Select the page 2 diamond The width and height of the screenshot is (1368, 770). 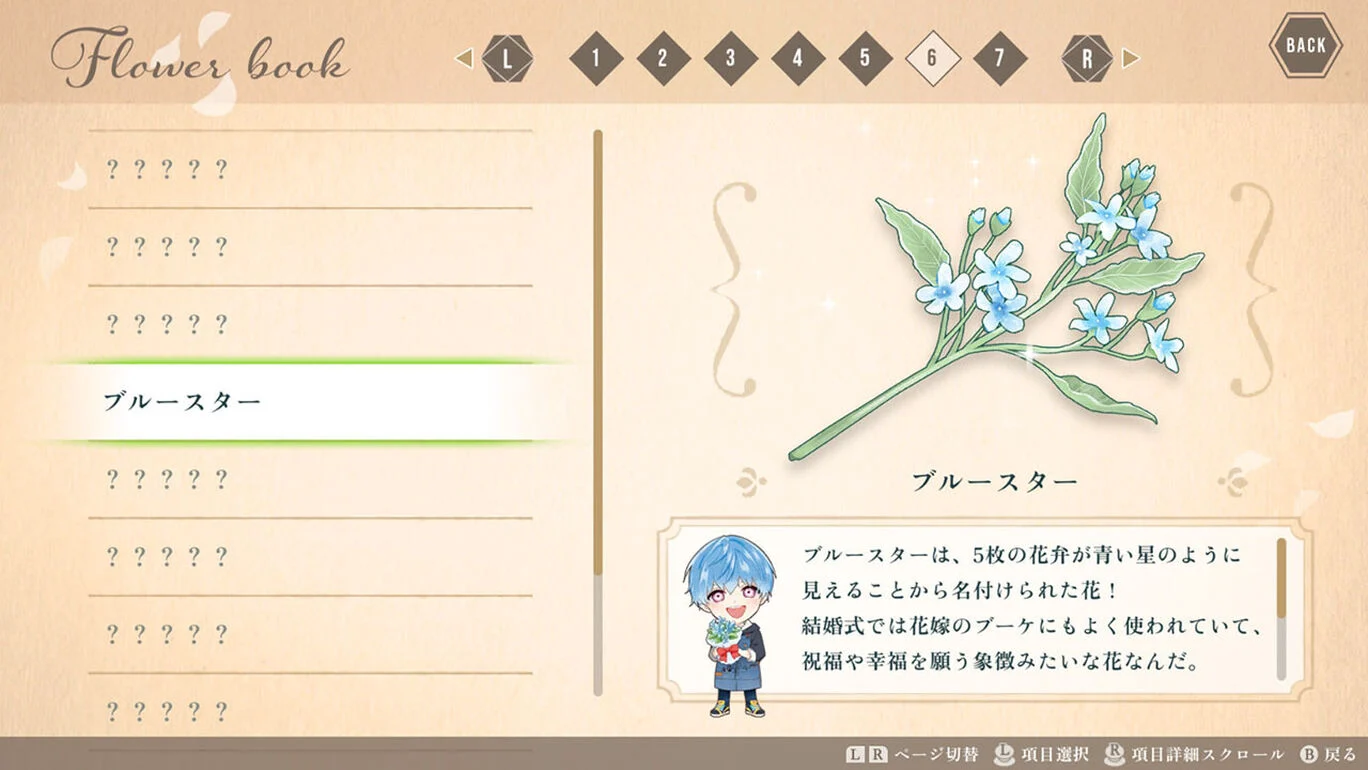pos(662,57)
